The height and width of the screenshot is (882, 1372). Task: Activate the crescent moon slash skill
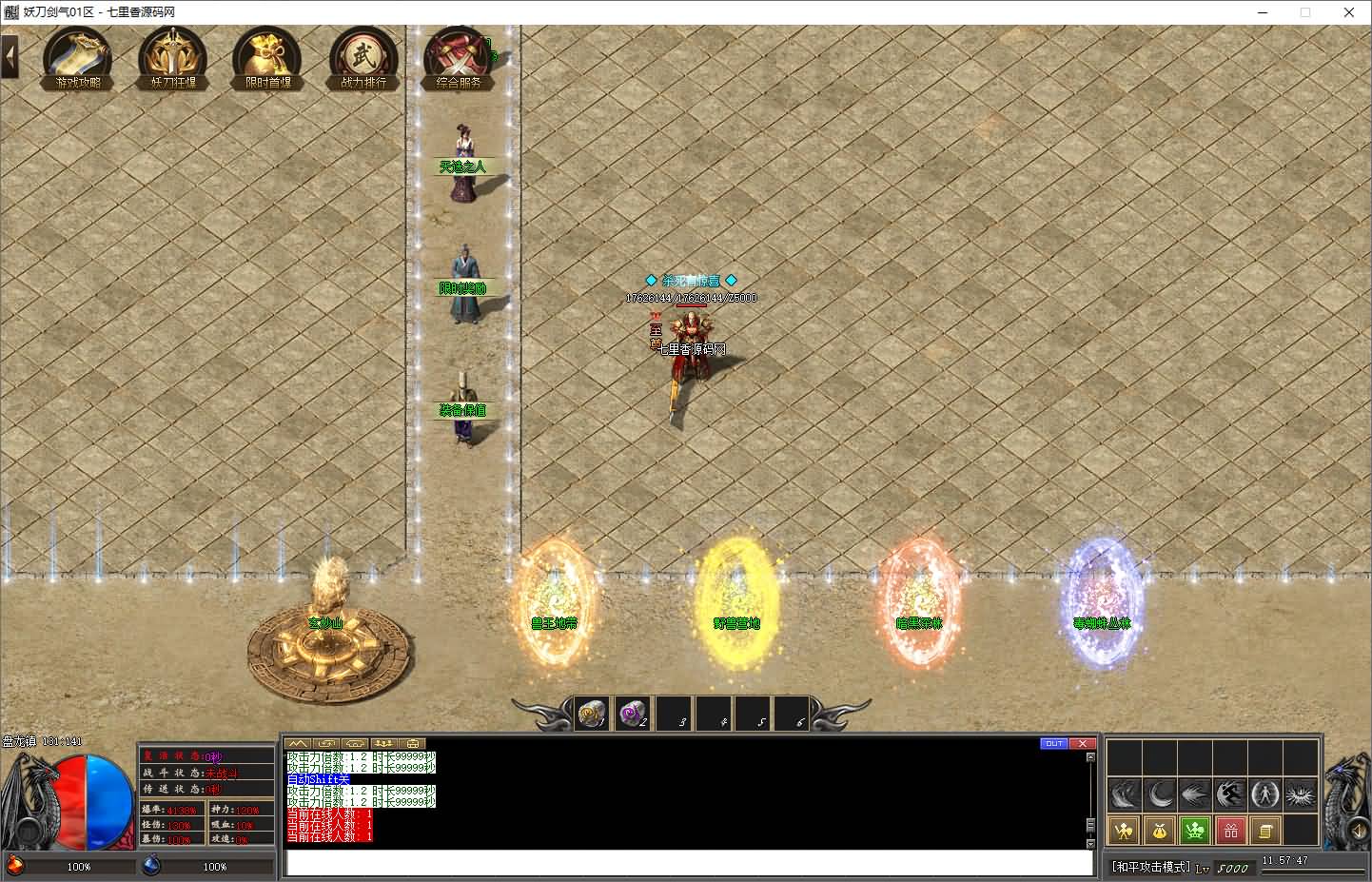point(1160,794)
